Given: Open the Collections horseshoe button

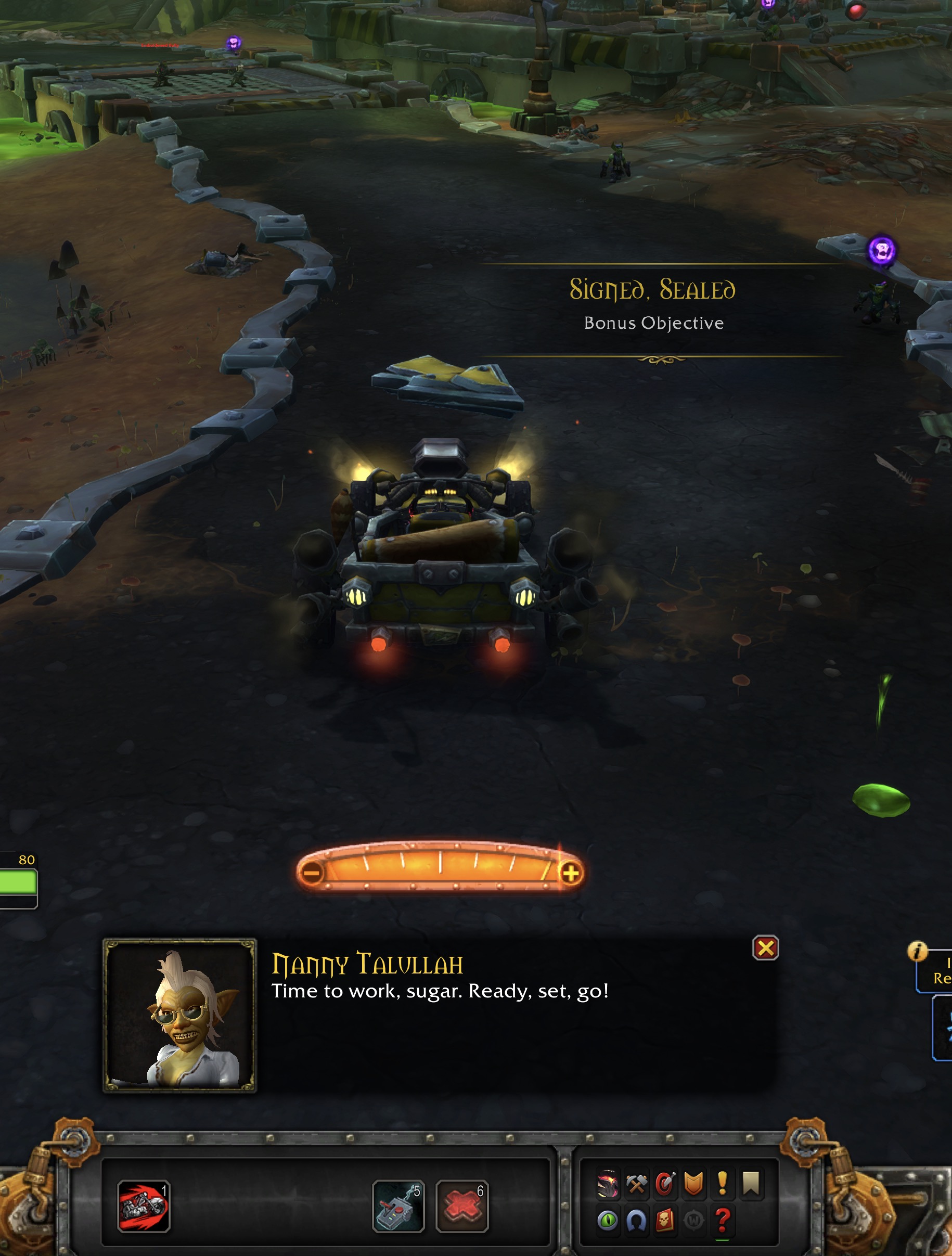Looking at the screenshot, I should [636, 1220].
